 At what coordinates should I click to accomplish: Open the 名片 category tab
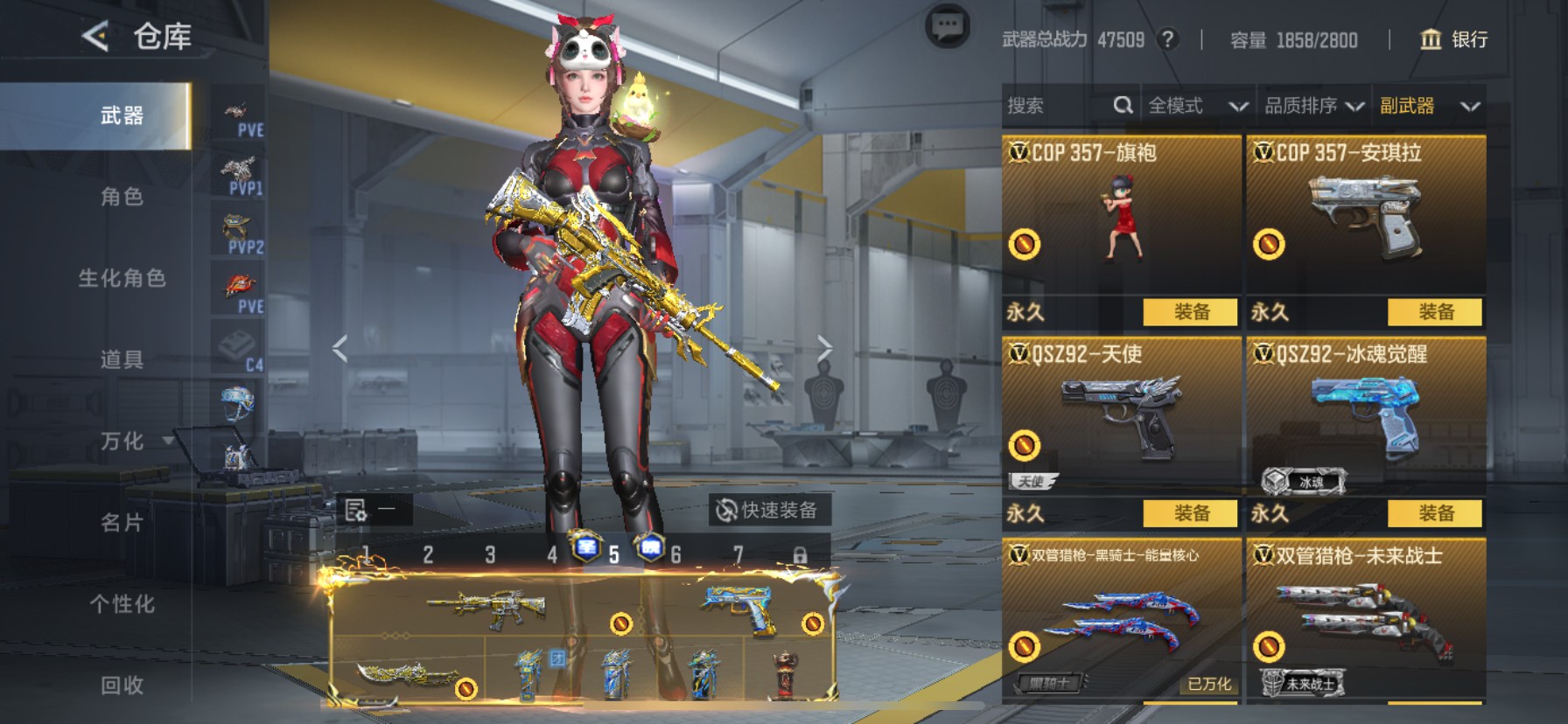(x=122, y=523)
